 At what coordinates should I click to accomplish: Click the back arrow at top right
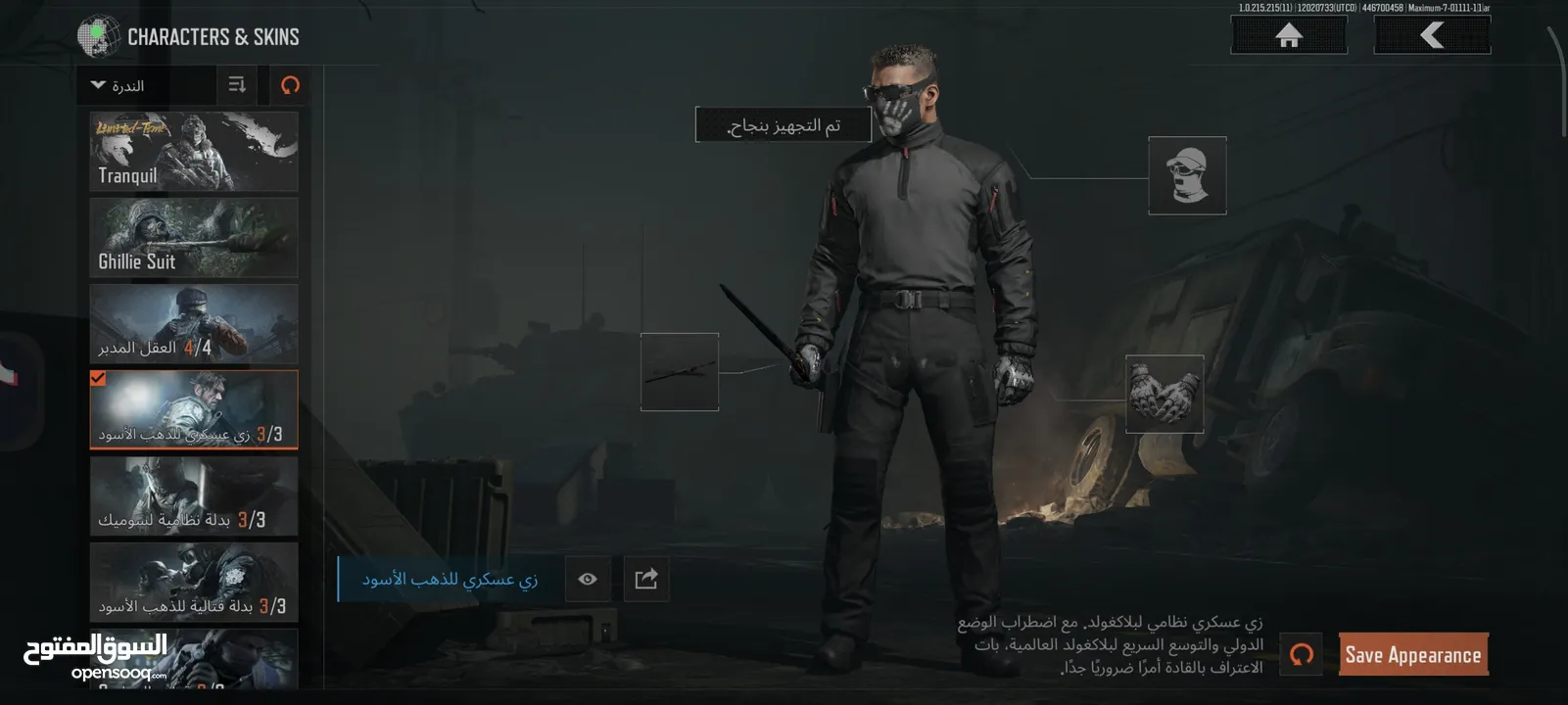pyautogui.click(x=1432, y=35)
